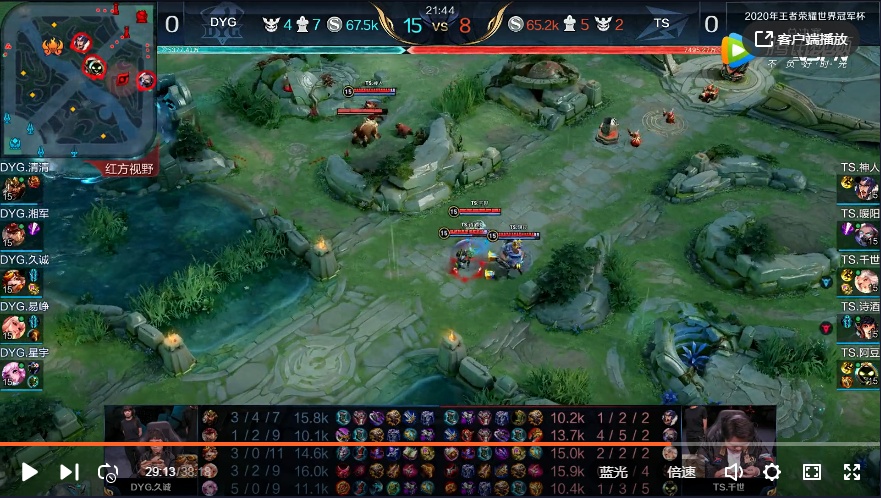Mute the video with the speaker icon
The image size is (881, 498).
point(733,472)
